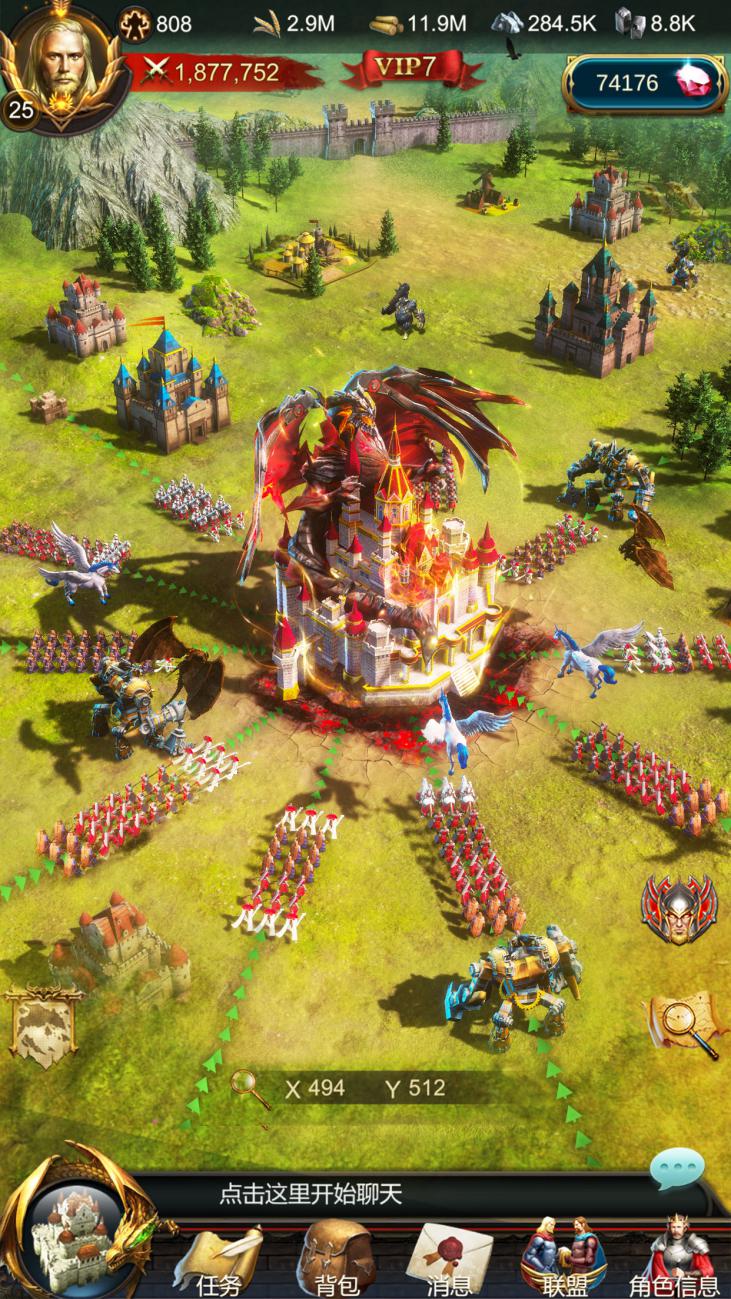The height and width of the screenshot is (1299, 731).
Task: Open the chat speech bubble icon
Action: pos(676,1170)
